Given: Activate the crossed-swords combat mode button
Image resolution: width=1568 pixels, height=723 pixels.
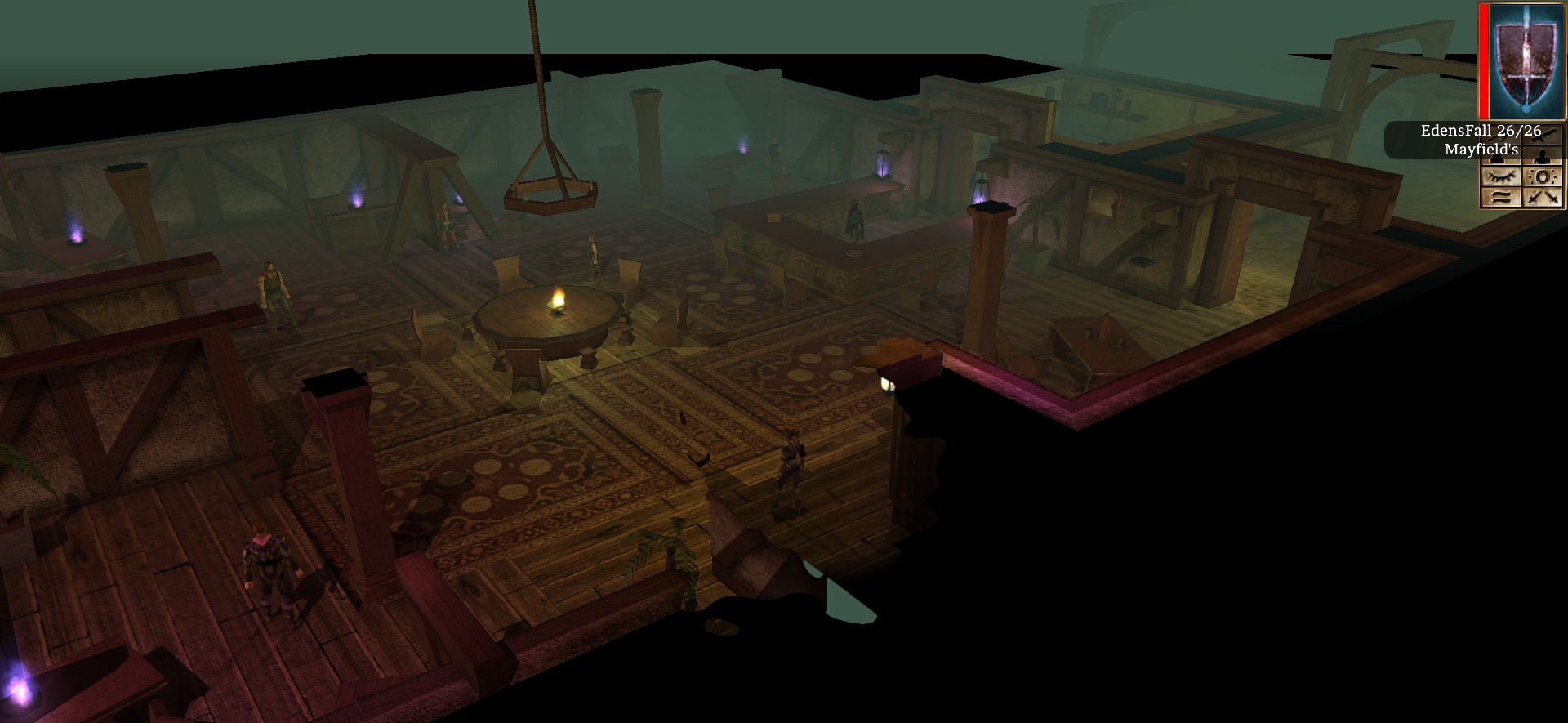Looking at the screenshot, I should tap(1543, 197).
